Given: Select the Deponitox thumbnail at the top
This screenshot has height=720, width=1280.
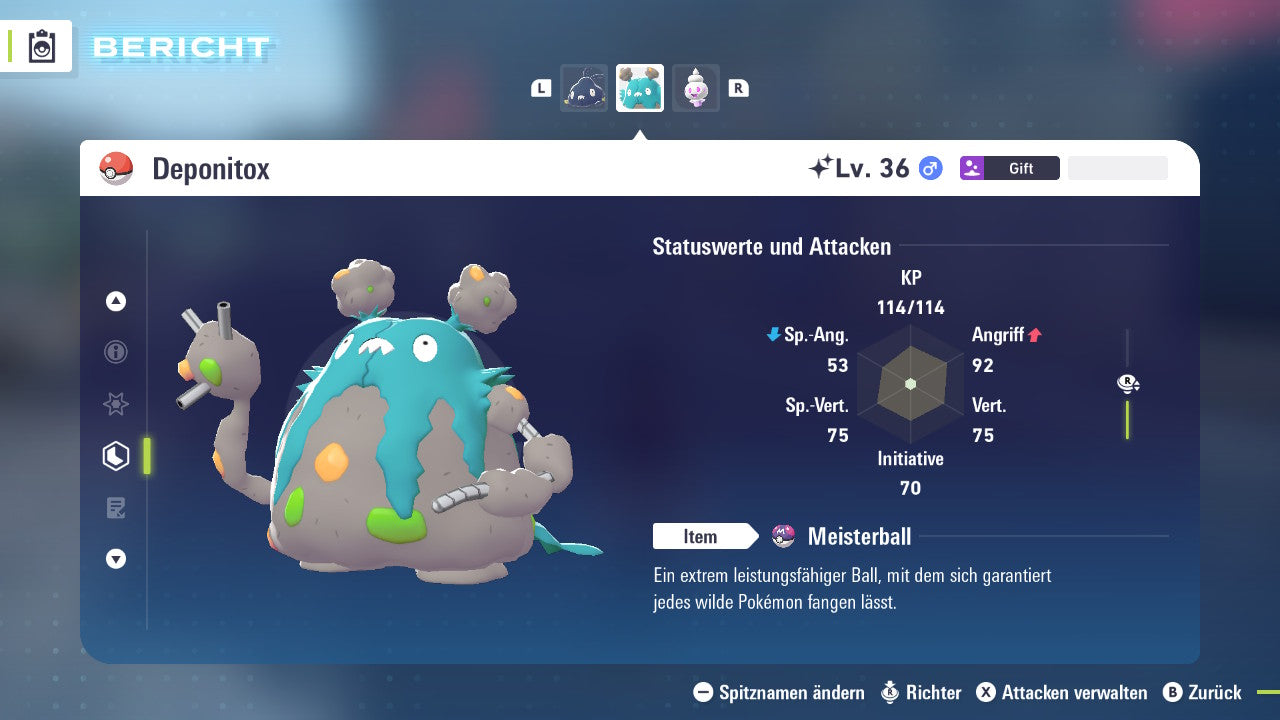Looking at the screenshot, I should (x=639, y=88).
